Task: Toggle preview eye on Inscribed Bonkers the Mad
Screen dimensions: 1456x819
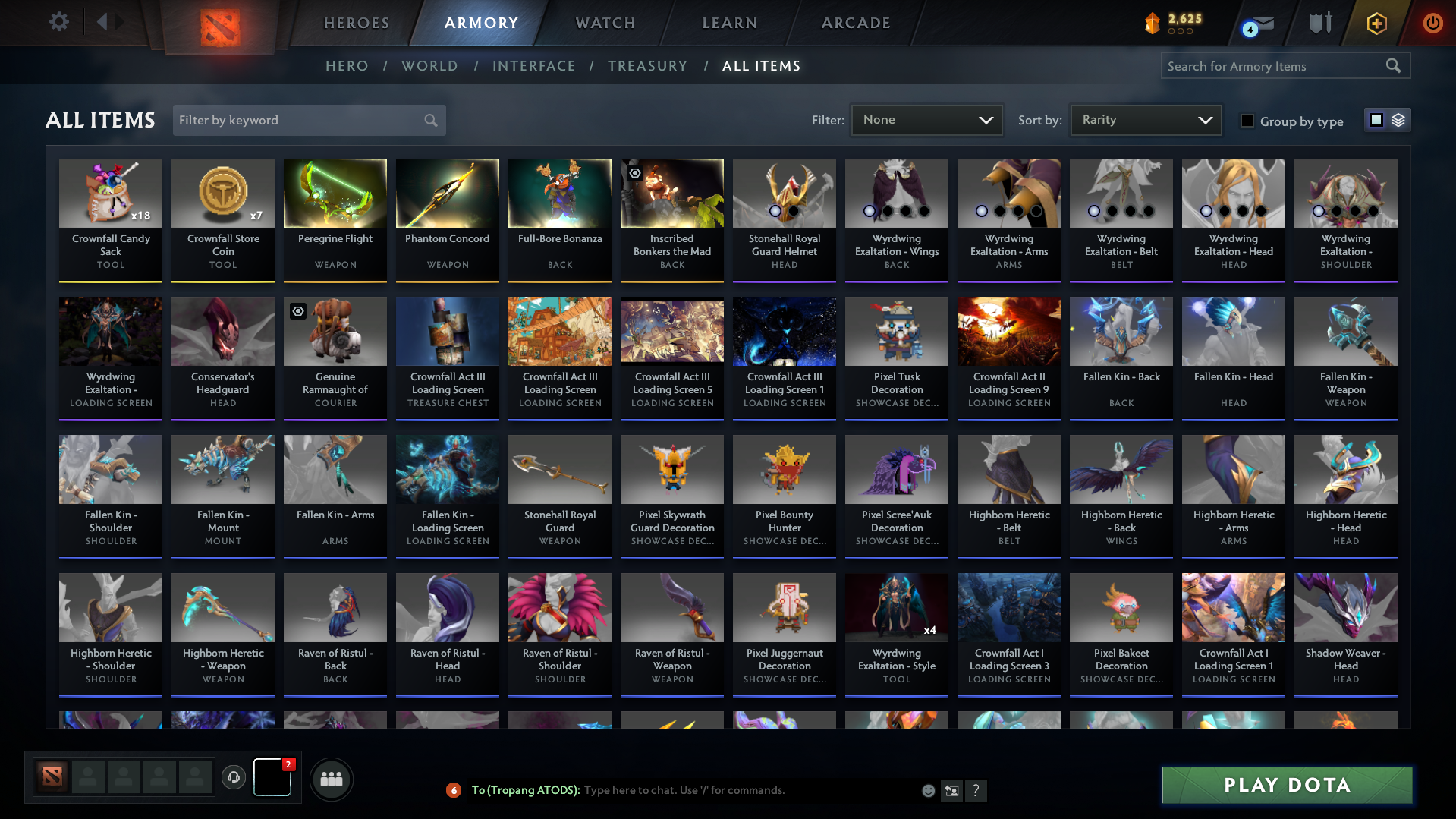Action: [x=634, y=173]
